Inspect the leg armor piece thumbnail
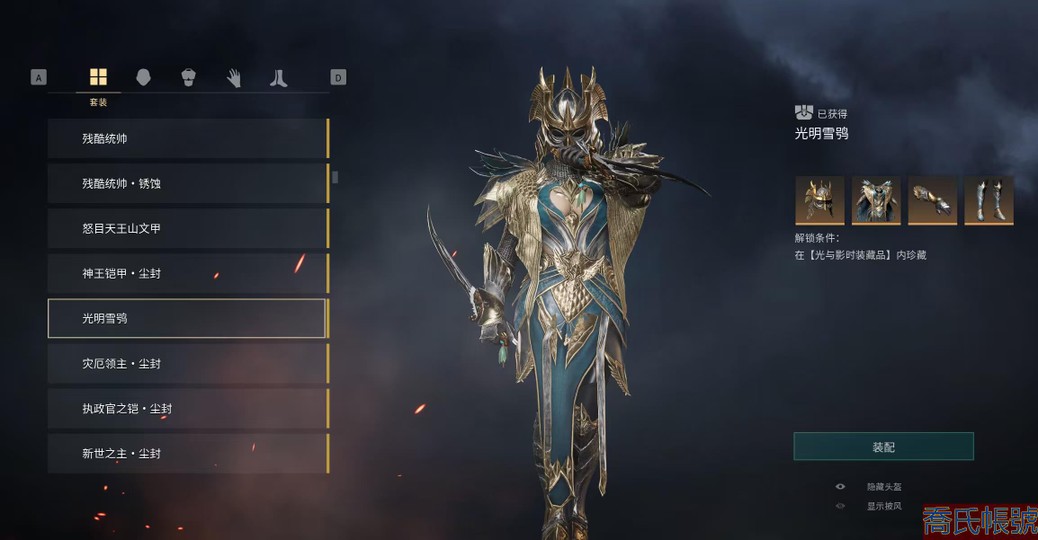 click(988, 200)
